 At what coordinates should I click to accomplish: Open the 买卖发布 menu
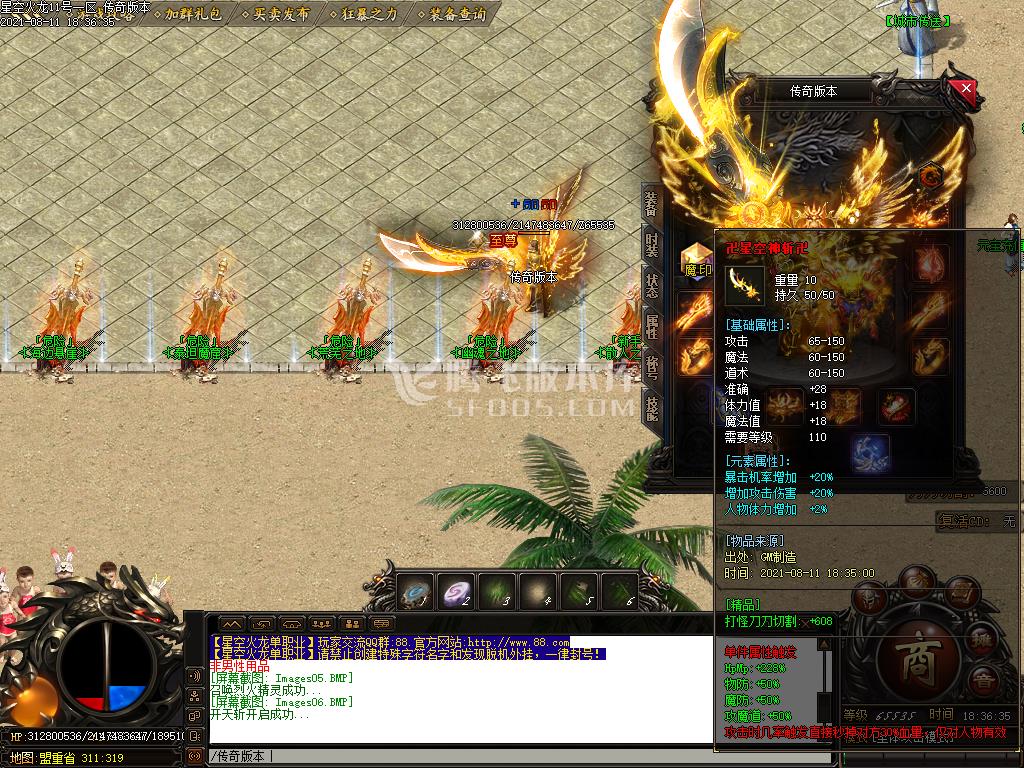(x=281, y=14)
